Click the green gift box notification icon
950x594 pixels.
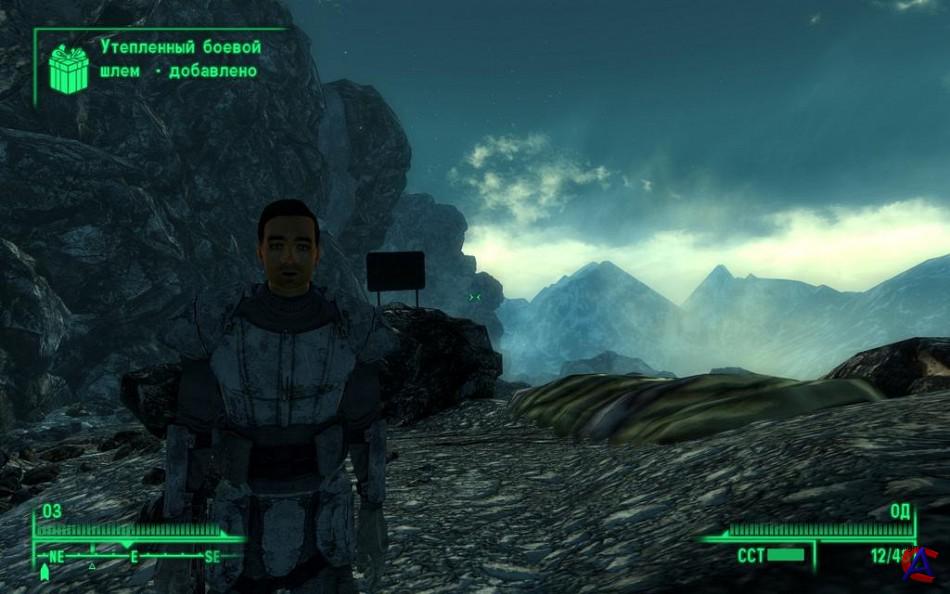pyautogui.click(x=69, y=69)
